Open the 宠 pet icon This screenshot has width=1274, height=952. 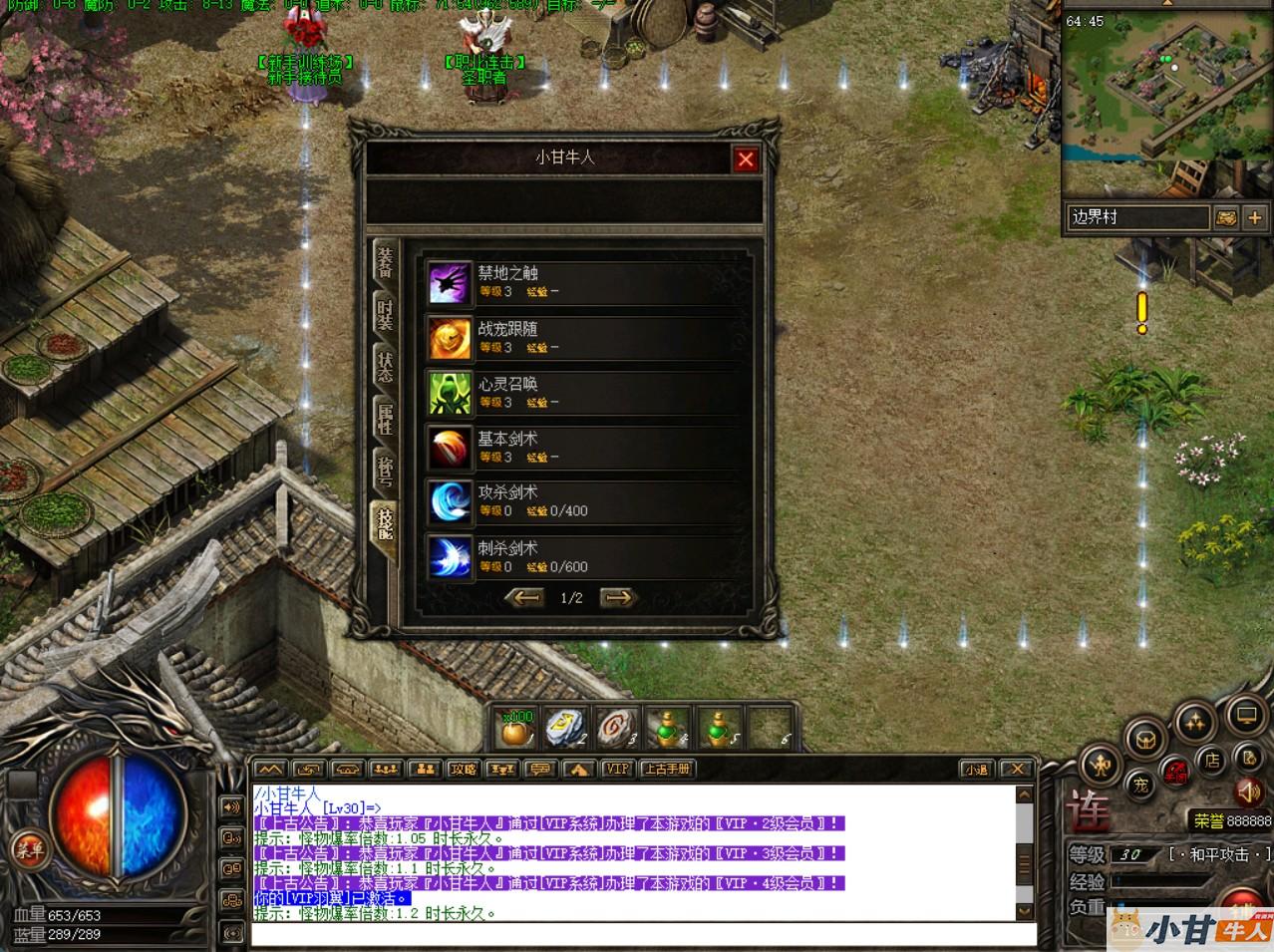[x=1140, y=785]
